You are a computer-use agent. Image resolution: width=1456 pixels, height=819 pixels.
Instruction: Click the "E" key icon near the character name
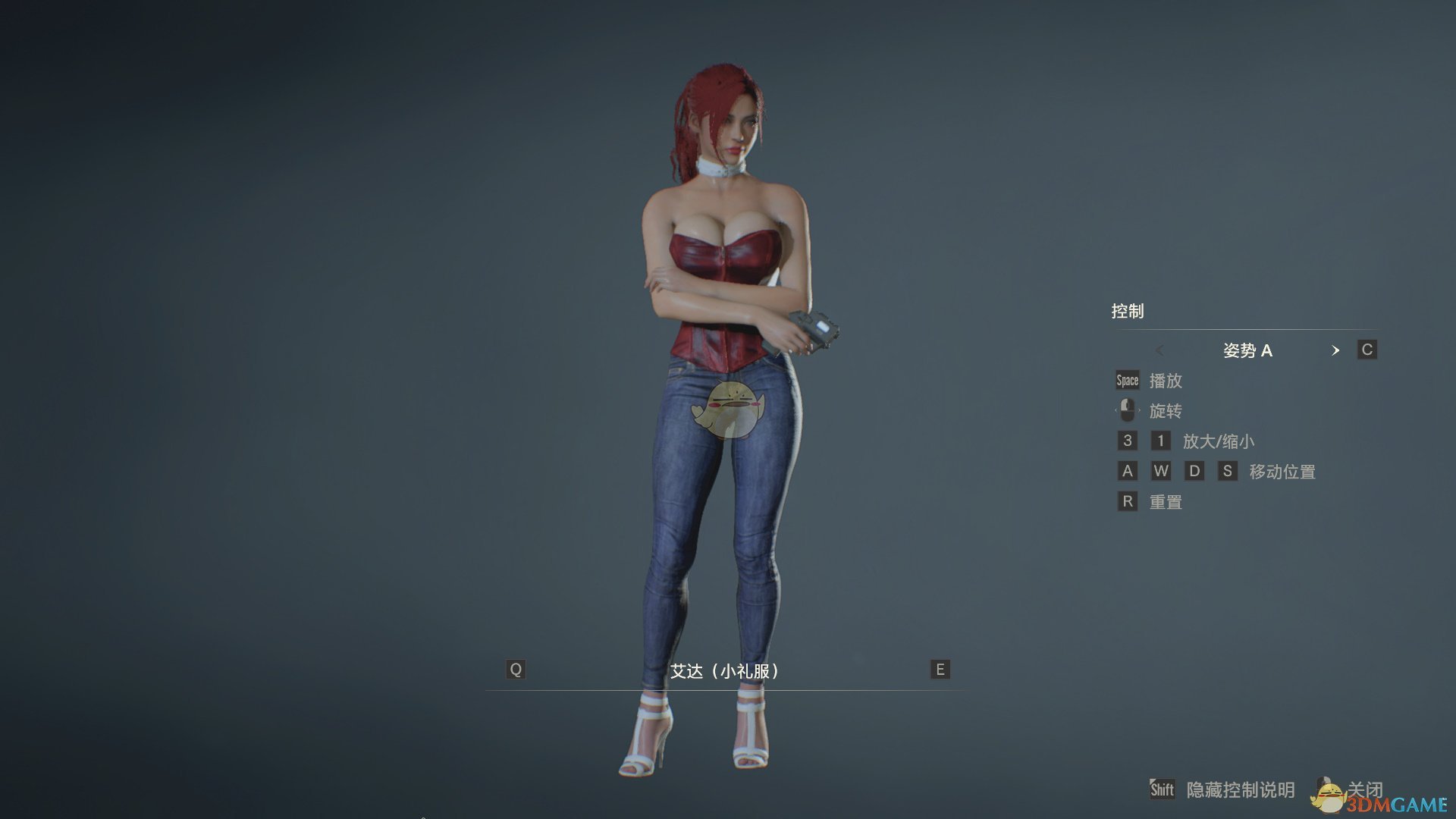pyautogui.click(x=939, y=670)
